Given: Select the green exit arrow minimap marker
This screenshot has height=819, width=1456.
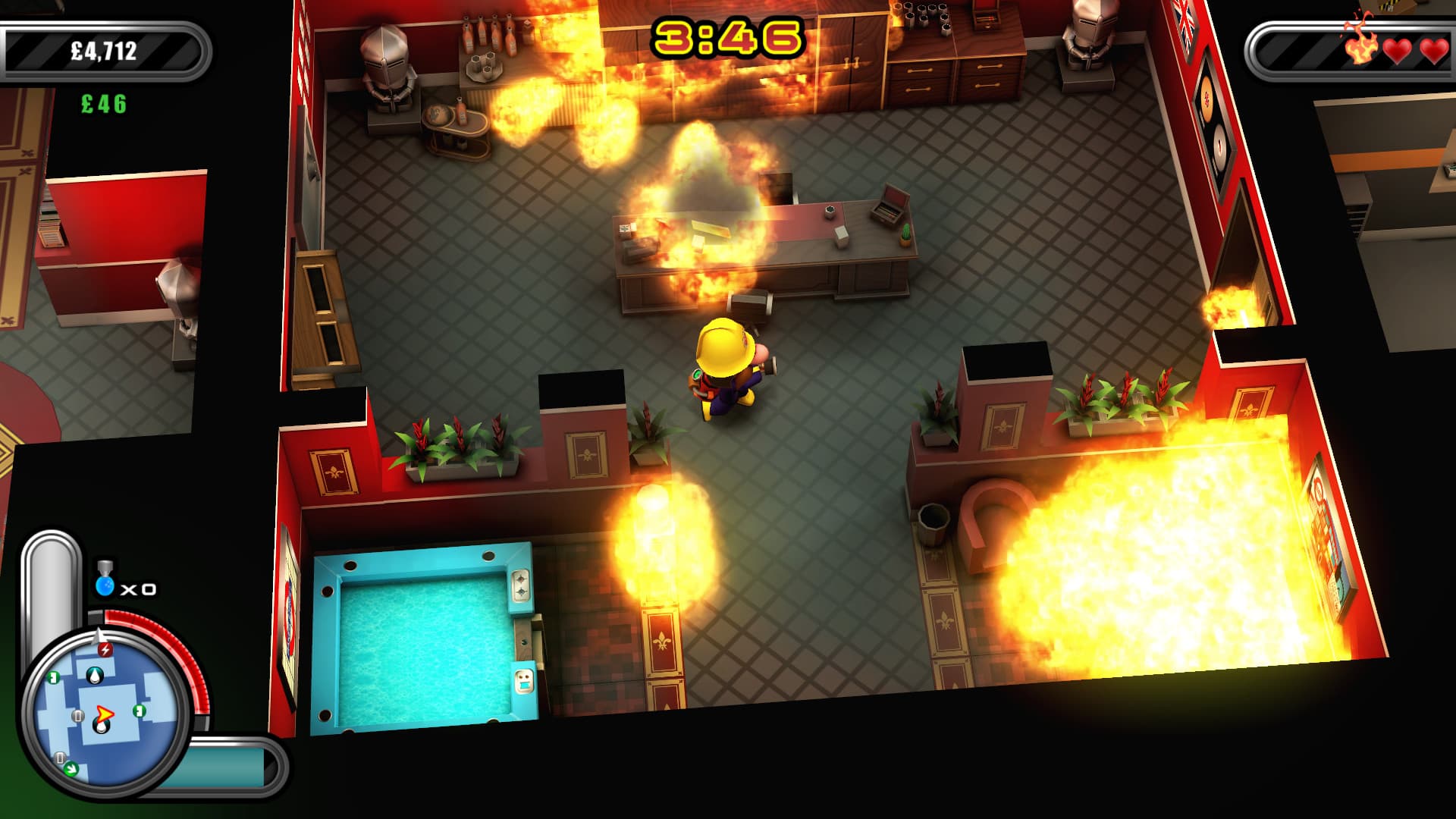Looking at the screenshot, I should [71, 769].
